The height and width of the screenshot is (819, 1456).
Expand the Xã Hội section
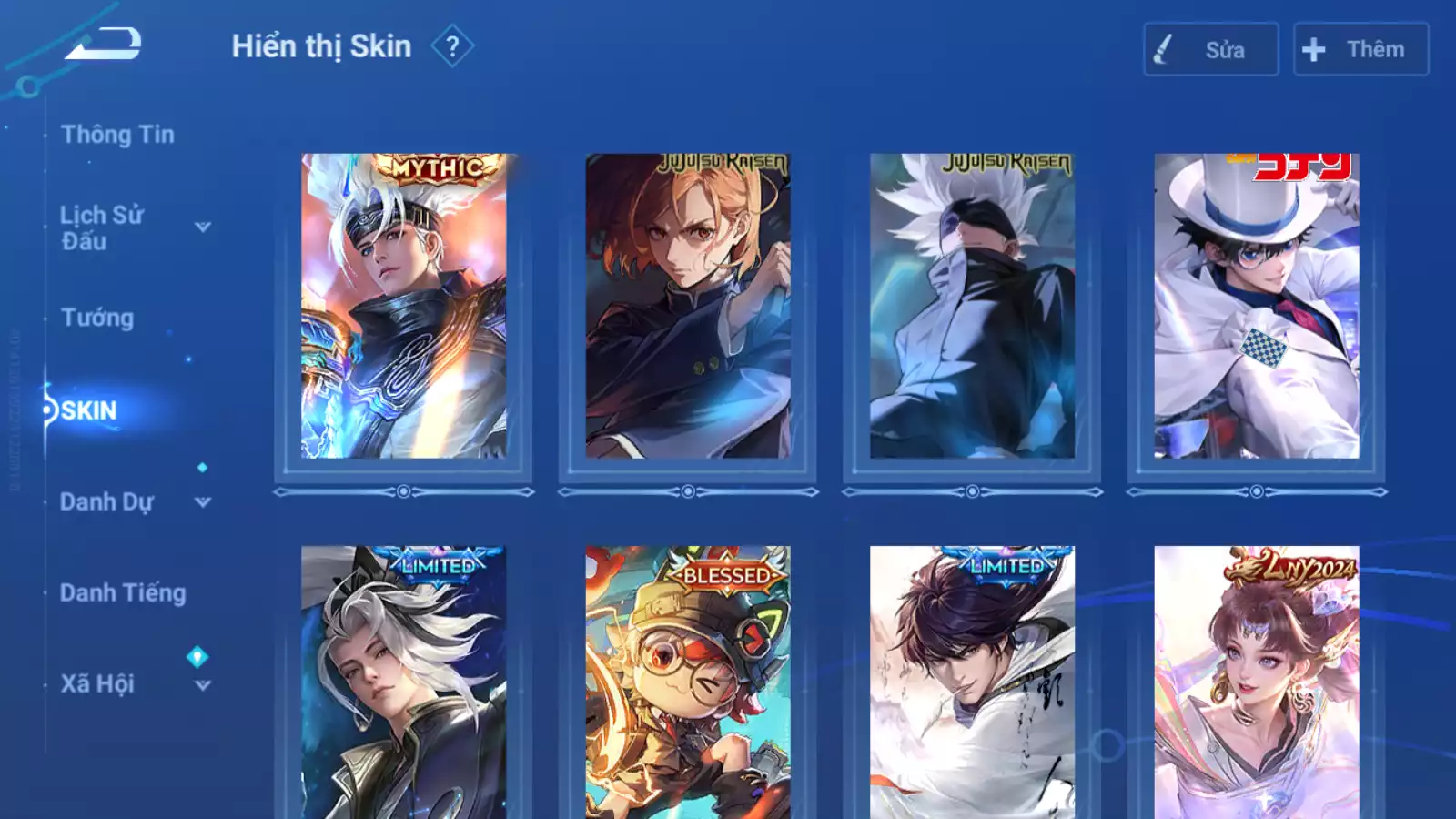click(x=203, y=685)
